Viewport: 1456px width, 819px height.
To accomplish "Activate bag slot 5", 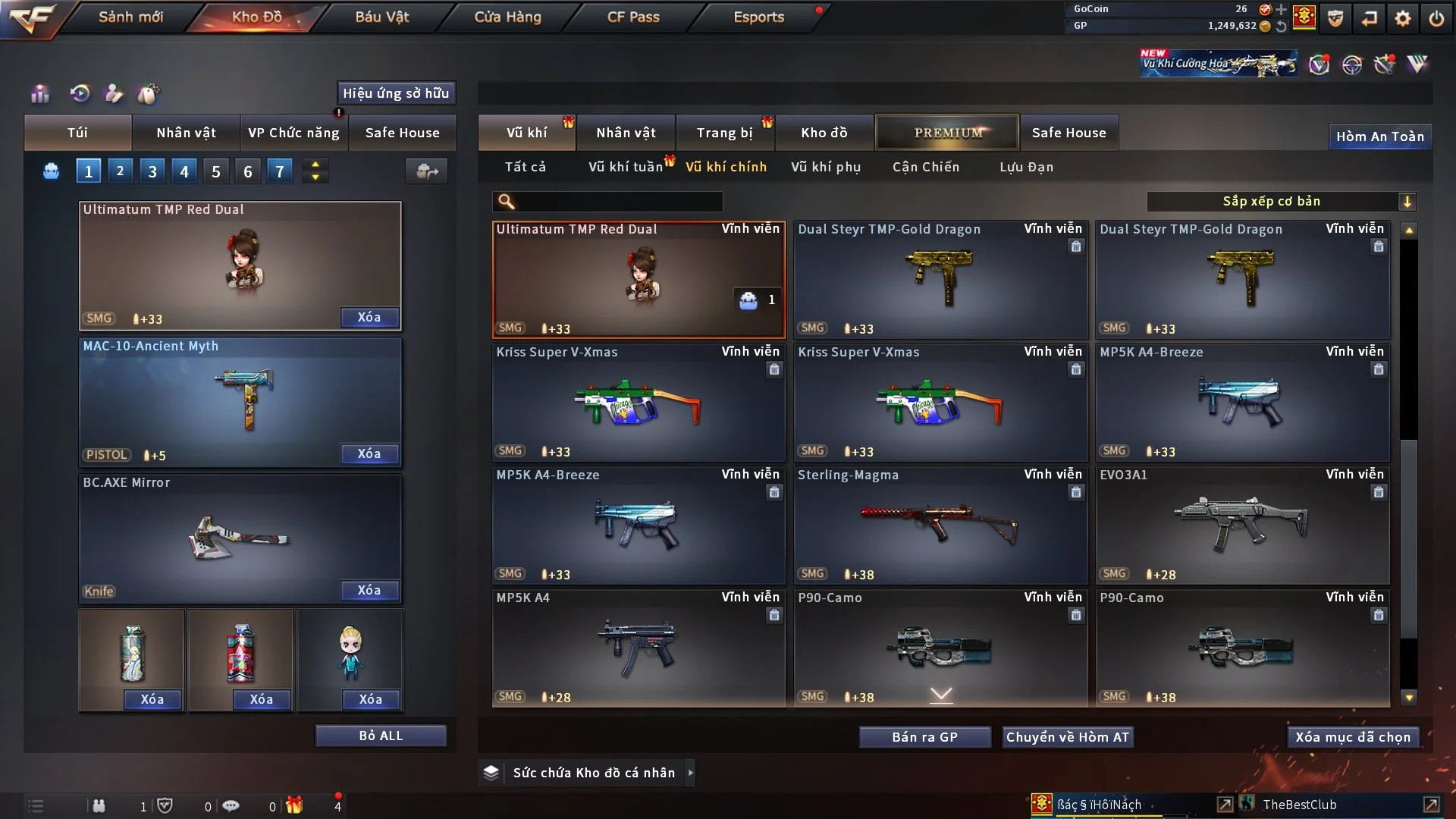I will (215, 171).
